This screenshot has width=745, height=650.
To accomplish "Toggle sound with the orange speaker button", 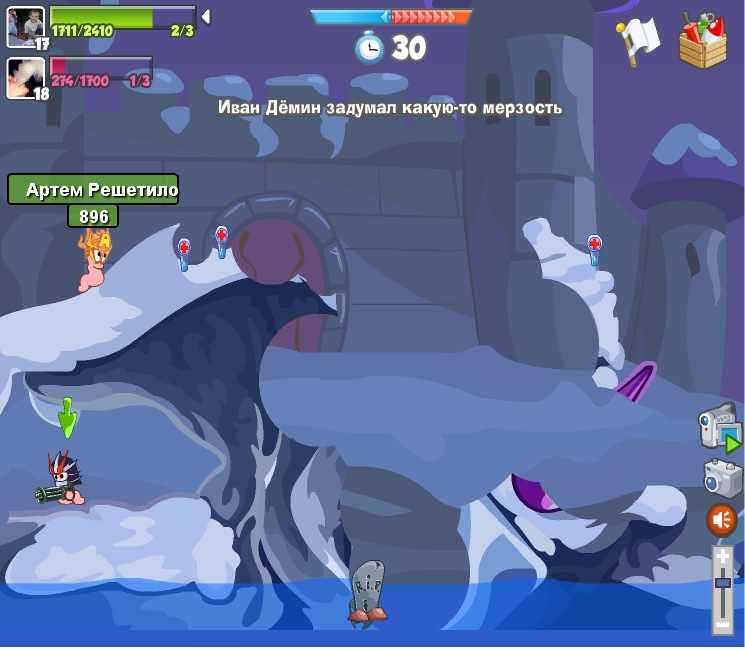I will (x=721, y=520).
